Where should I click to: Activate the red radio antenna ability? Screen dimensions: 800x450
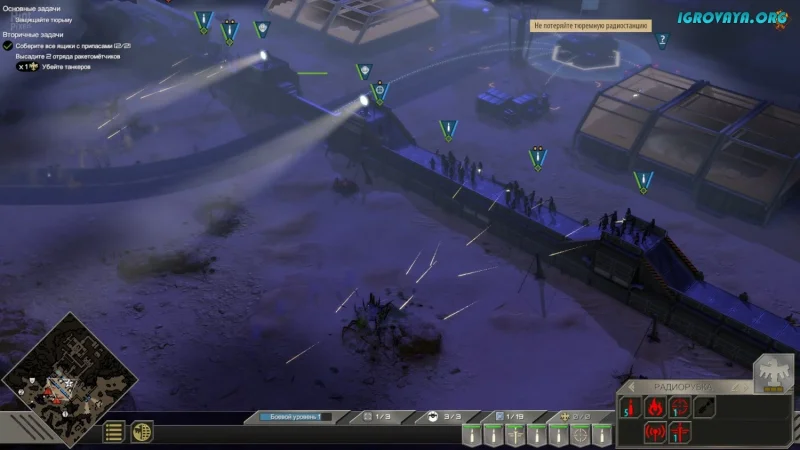tap(656, 433)
